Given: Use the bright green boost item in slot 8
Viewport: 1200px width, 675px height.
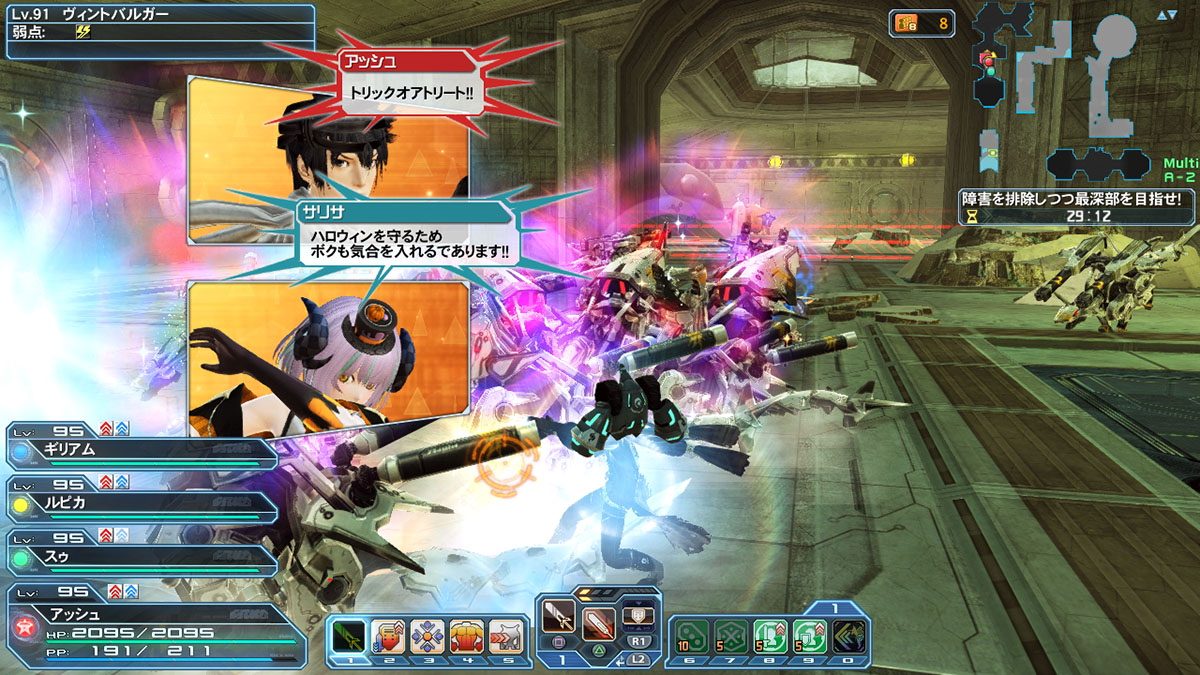Looking at the screenshot, I should pos(769,636).
